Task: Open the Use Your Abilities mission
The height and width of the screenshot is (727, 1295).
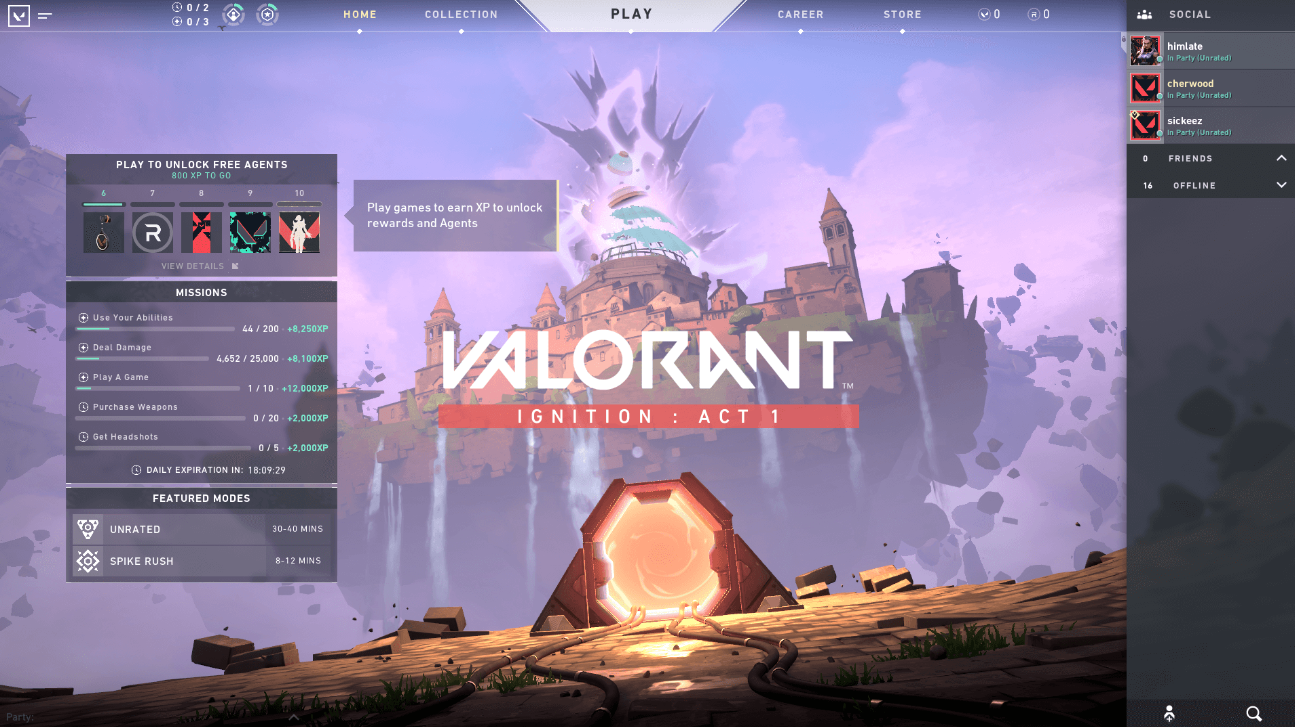Action: (x=133, y=318)
